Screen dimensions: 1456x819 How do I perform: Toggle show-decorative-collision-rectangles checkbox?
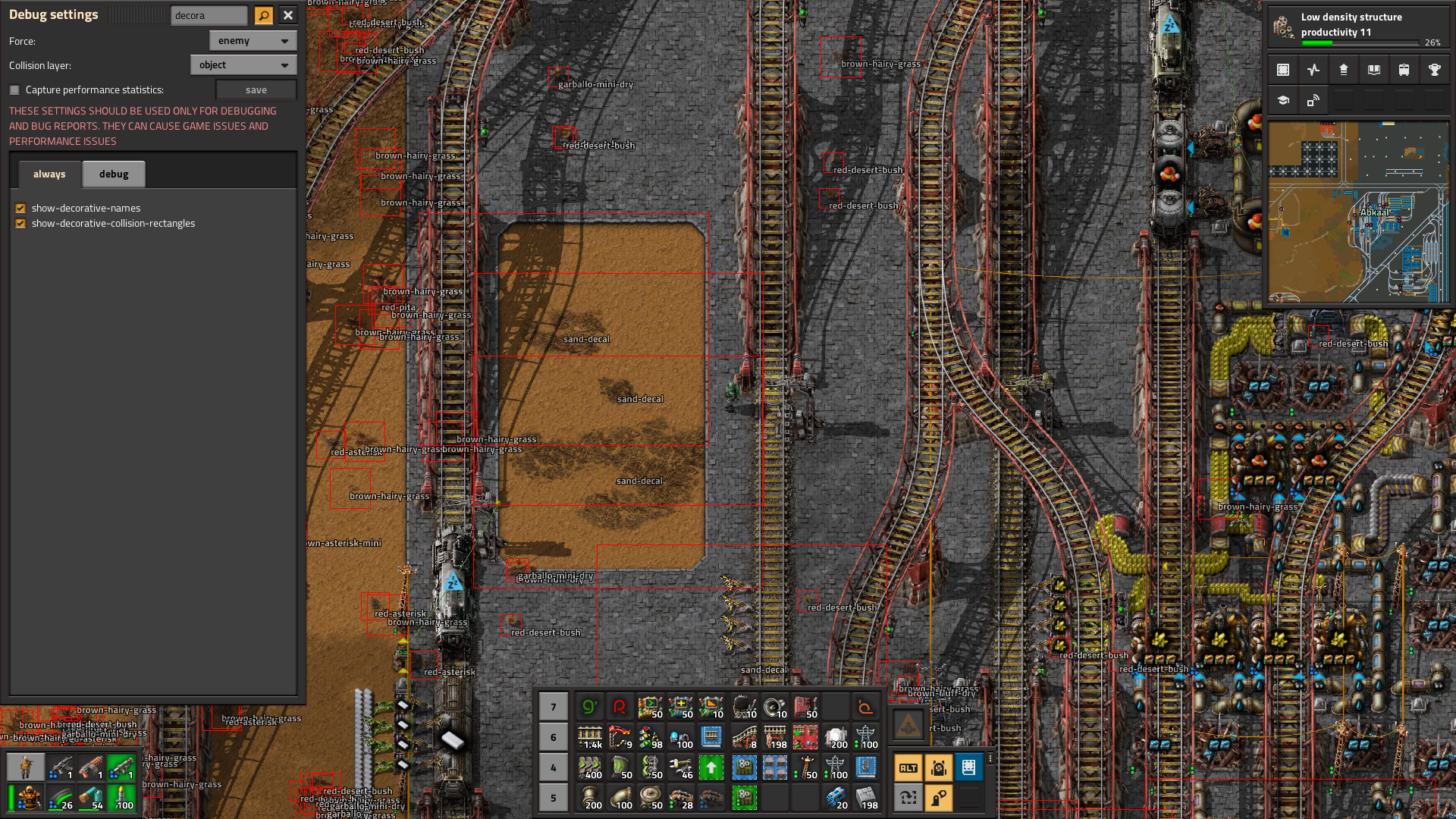coord(20,224)
